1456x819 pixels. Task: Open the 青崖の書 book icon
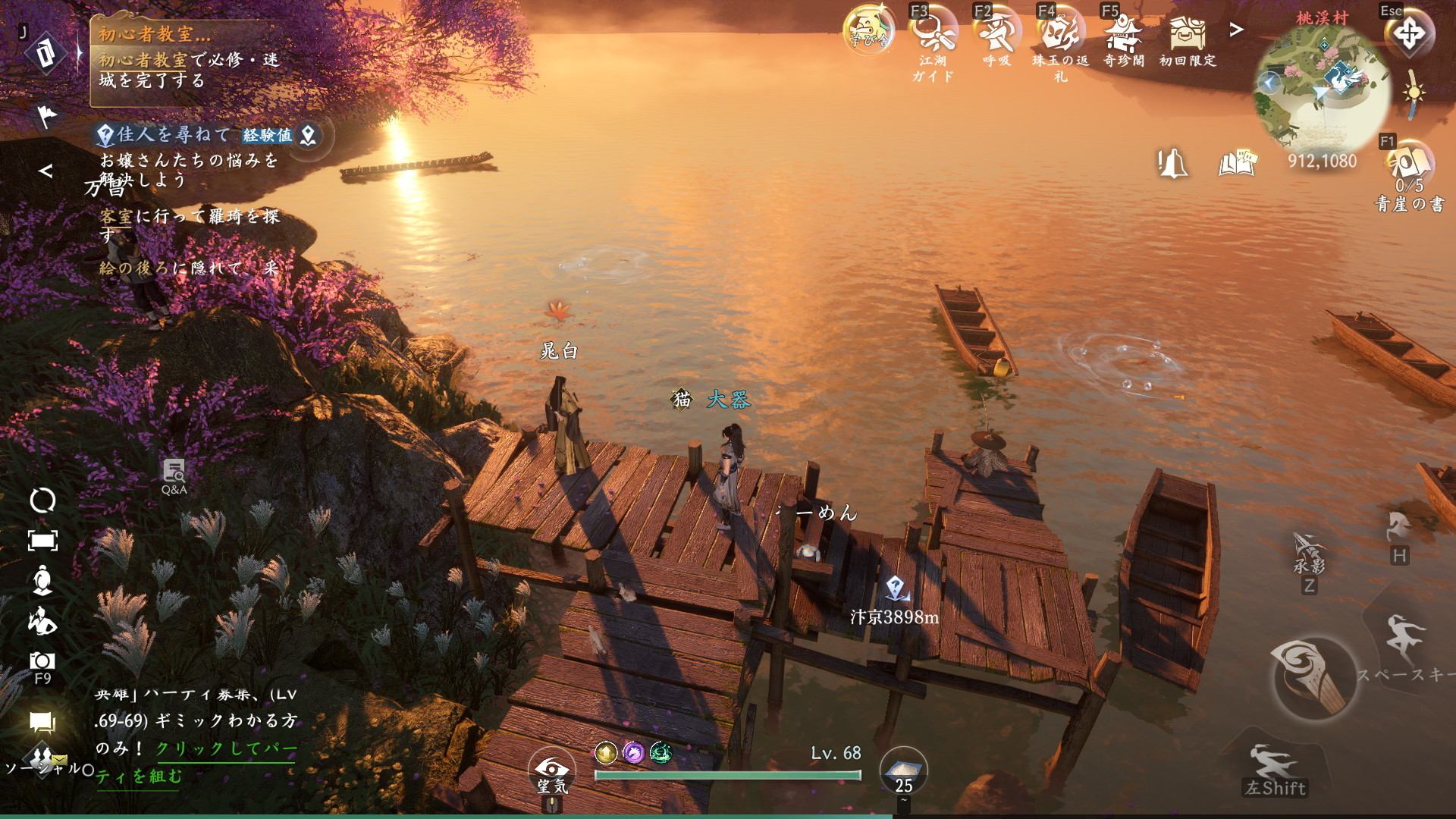[x=1410, y=163]
